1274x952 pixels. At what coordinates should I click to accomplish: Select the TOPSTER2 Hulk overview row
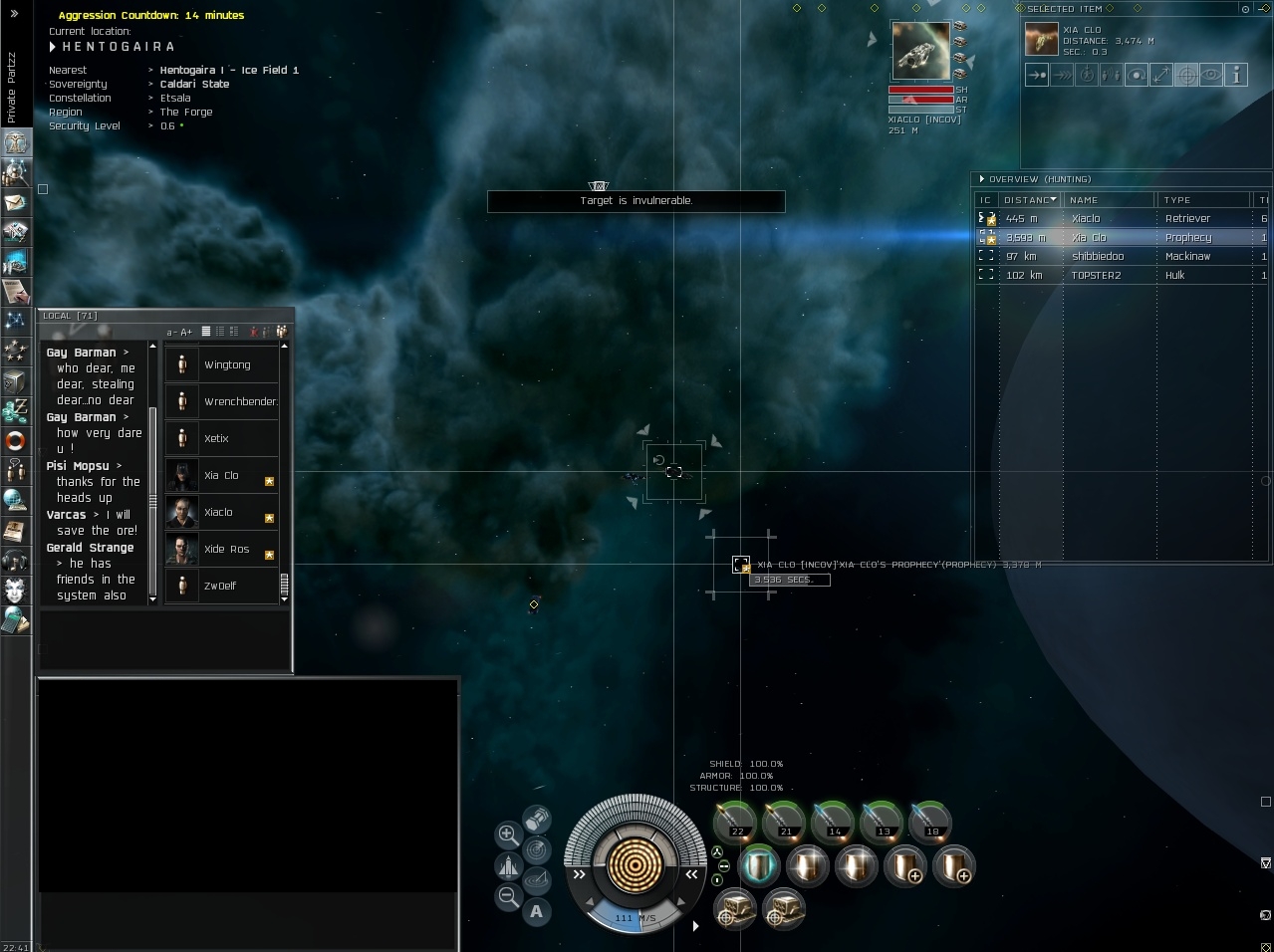pos(1116,276)
